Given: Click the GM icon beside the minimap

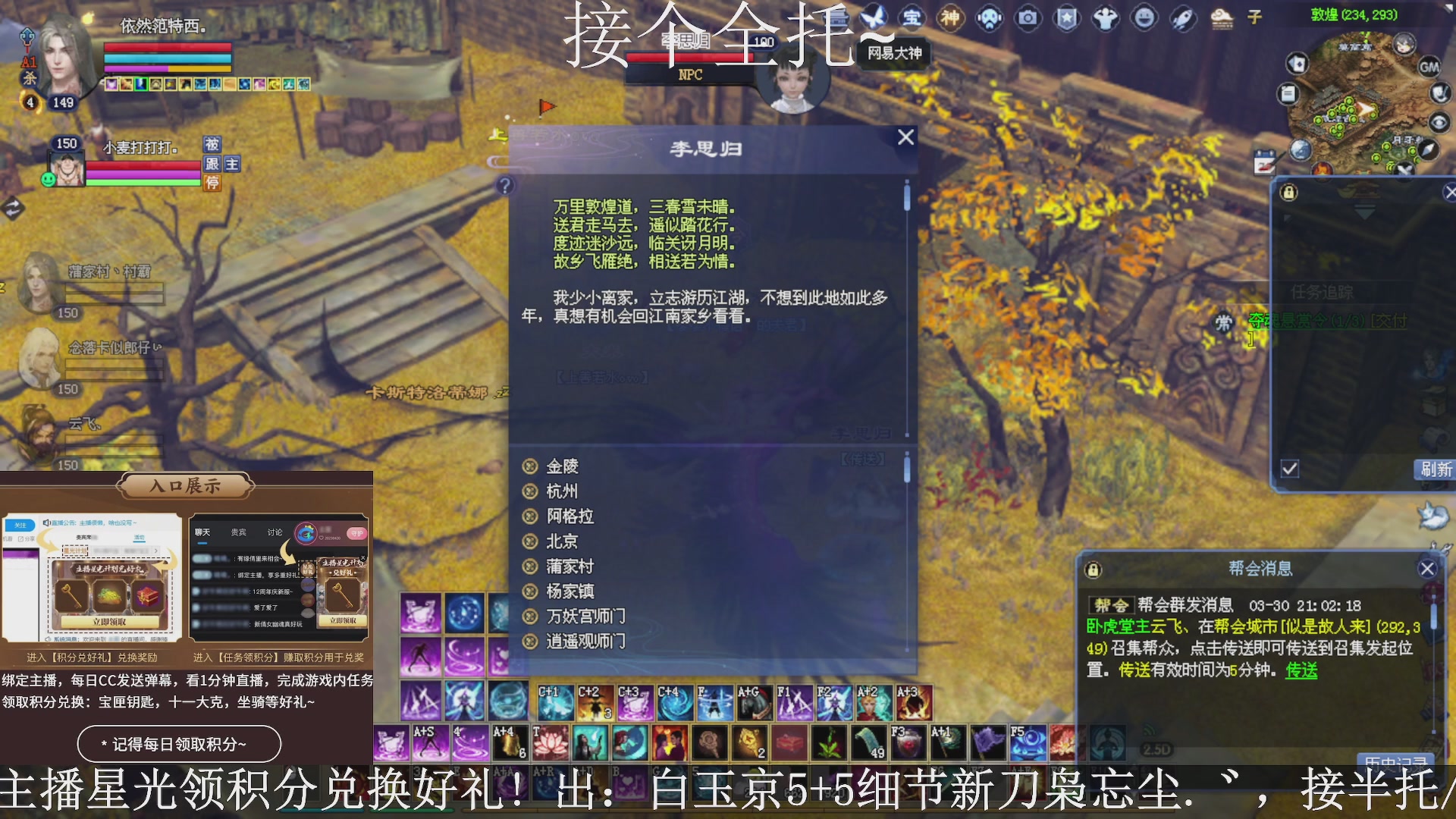Looking at the screenshot, I should (1429, 67).
